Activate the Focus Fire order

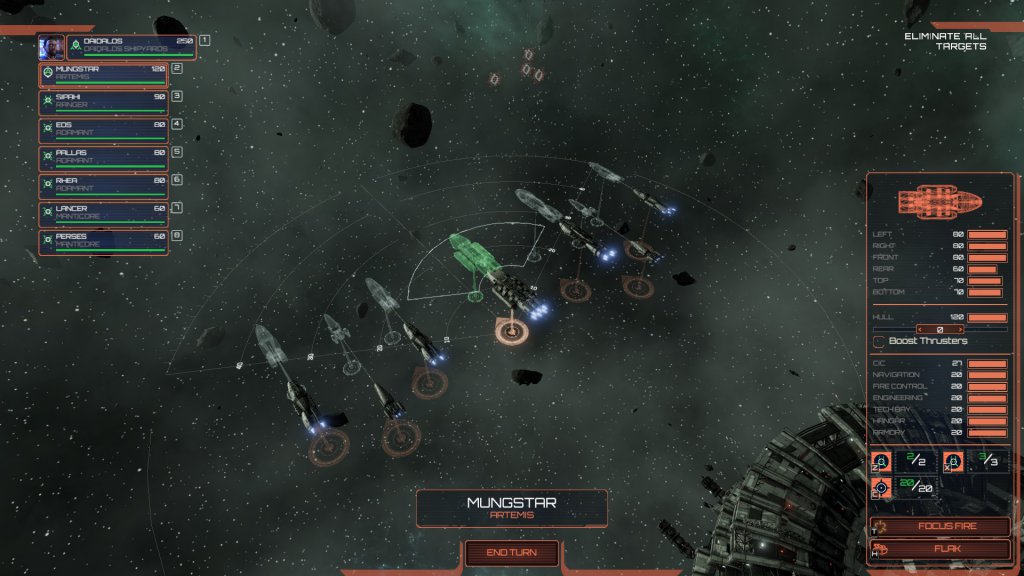[940, 527]
